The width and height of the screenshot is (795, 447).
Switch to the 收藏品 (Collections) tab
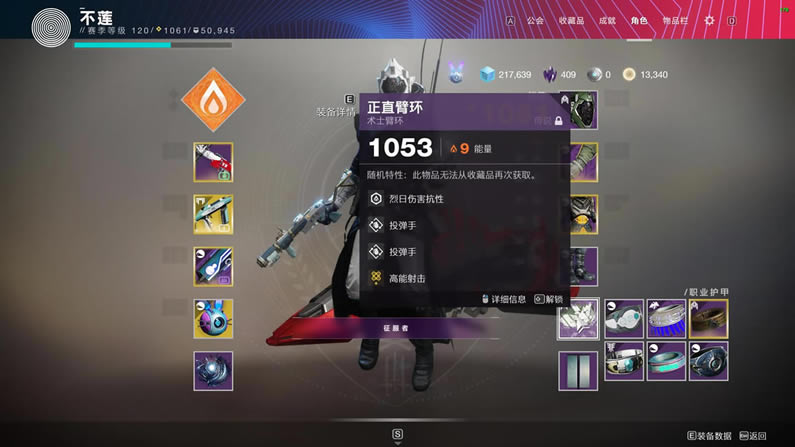tap(571, 20)
